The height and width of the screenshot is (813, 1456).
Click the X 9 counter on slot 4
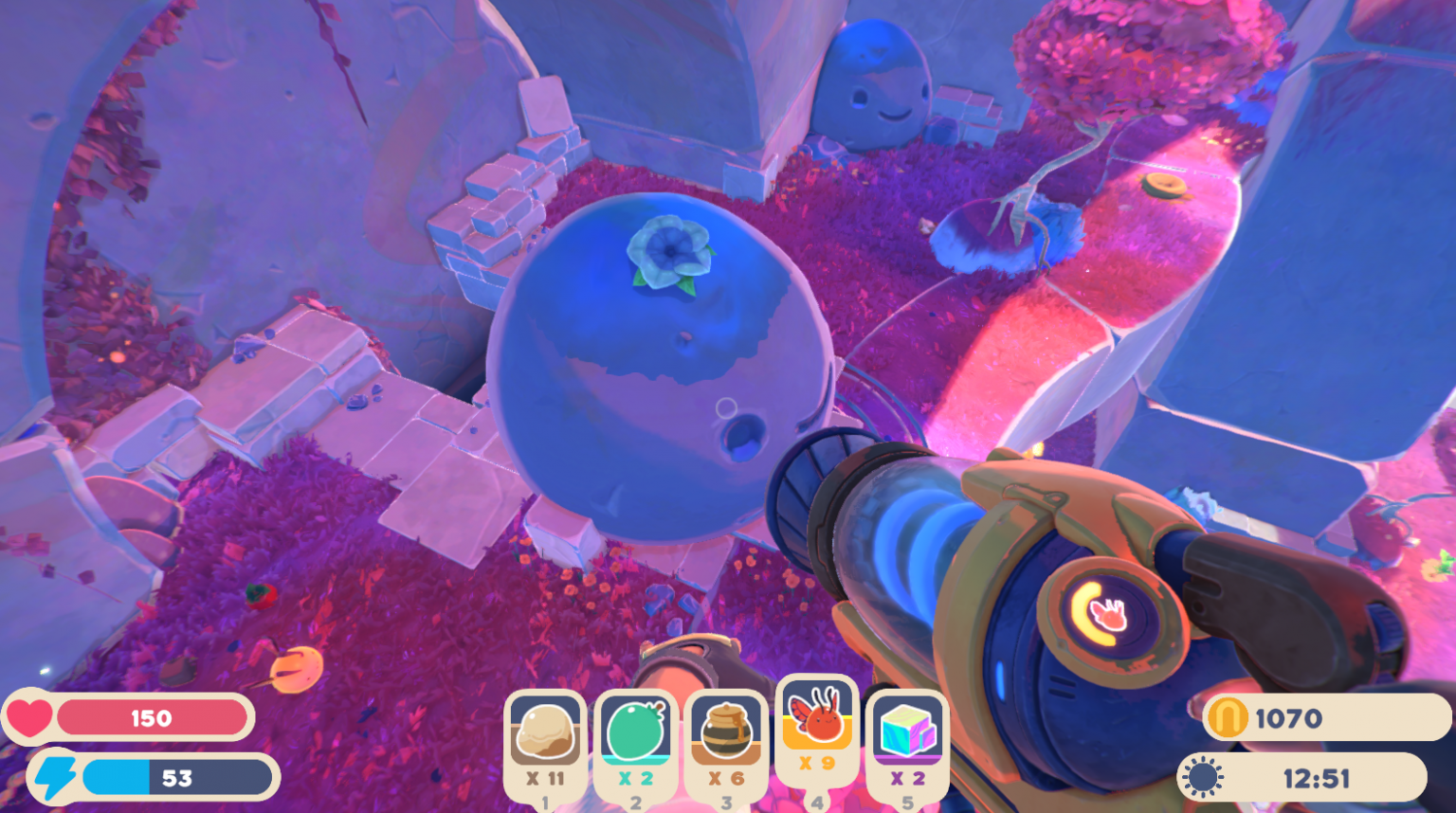pyautogui.click(x=816, y=762)
